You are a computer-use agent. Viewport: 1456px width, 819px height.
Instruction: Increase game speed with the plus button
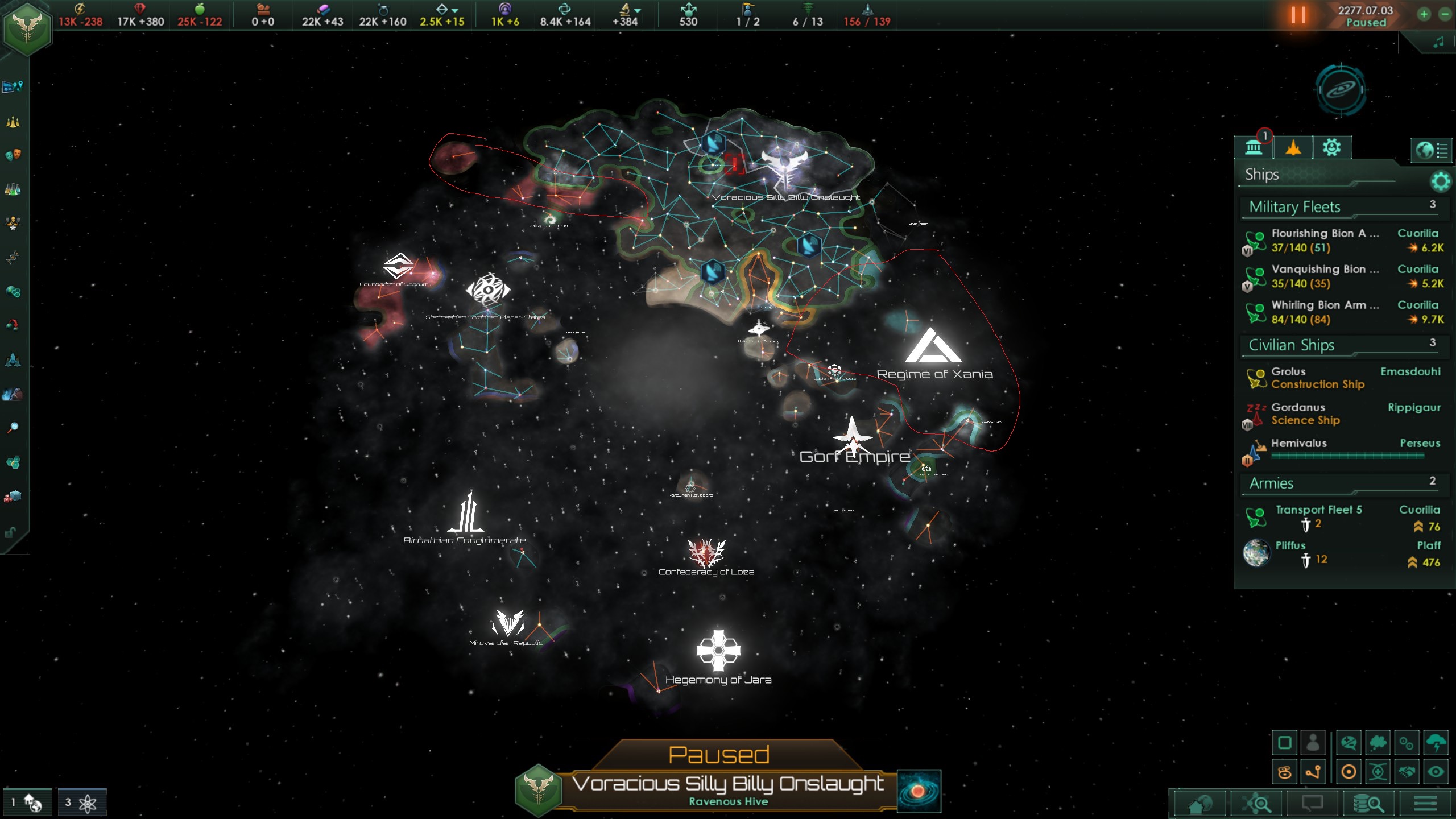[1424, 15]
